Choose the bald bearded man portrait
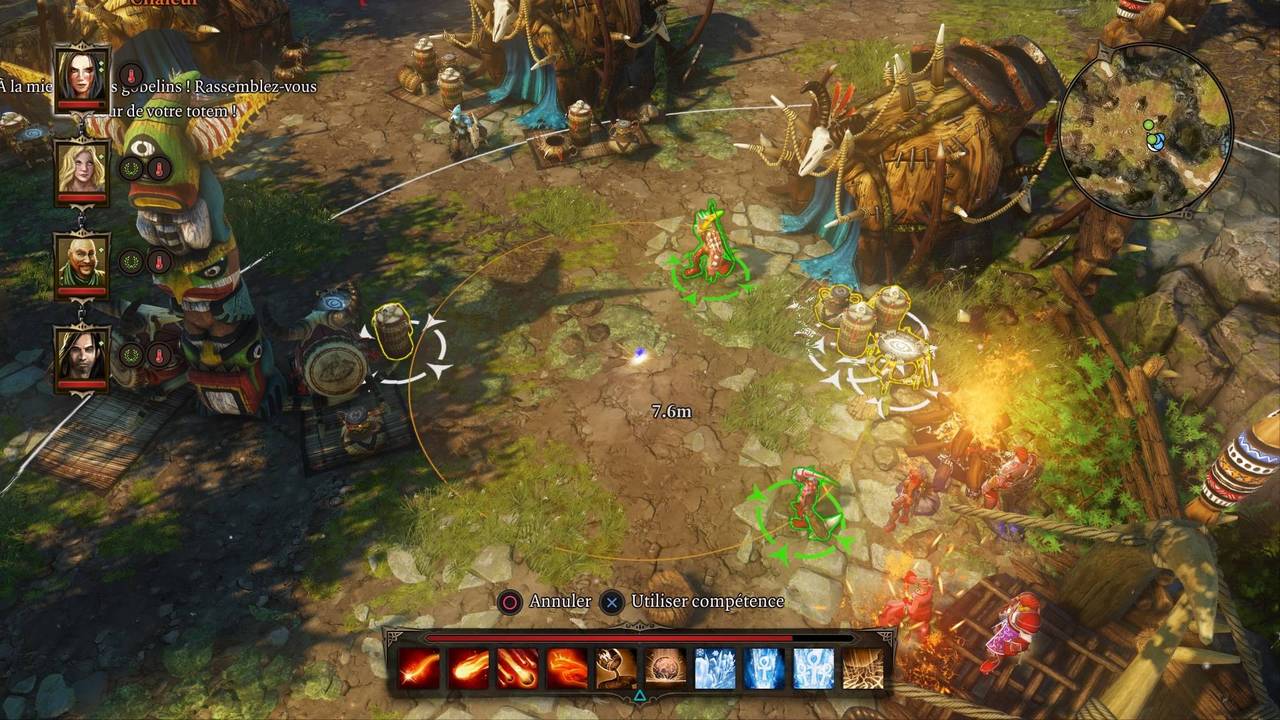This screenshot has width=1280, height=720. [81, 261]
